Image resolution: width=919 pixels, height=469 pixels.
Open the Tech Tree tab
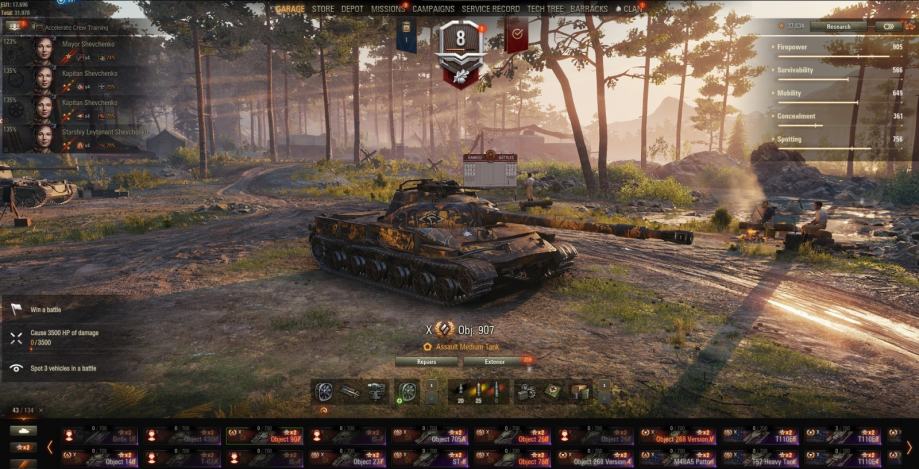pyautogui.click(x=546, y=9)
